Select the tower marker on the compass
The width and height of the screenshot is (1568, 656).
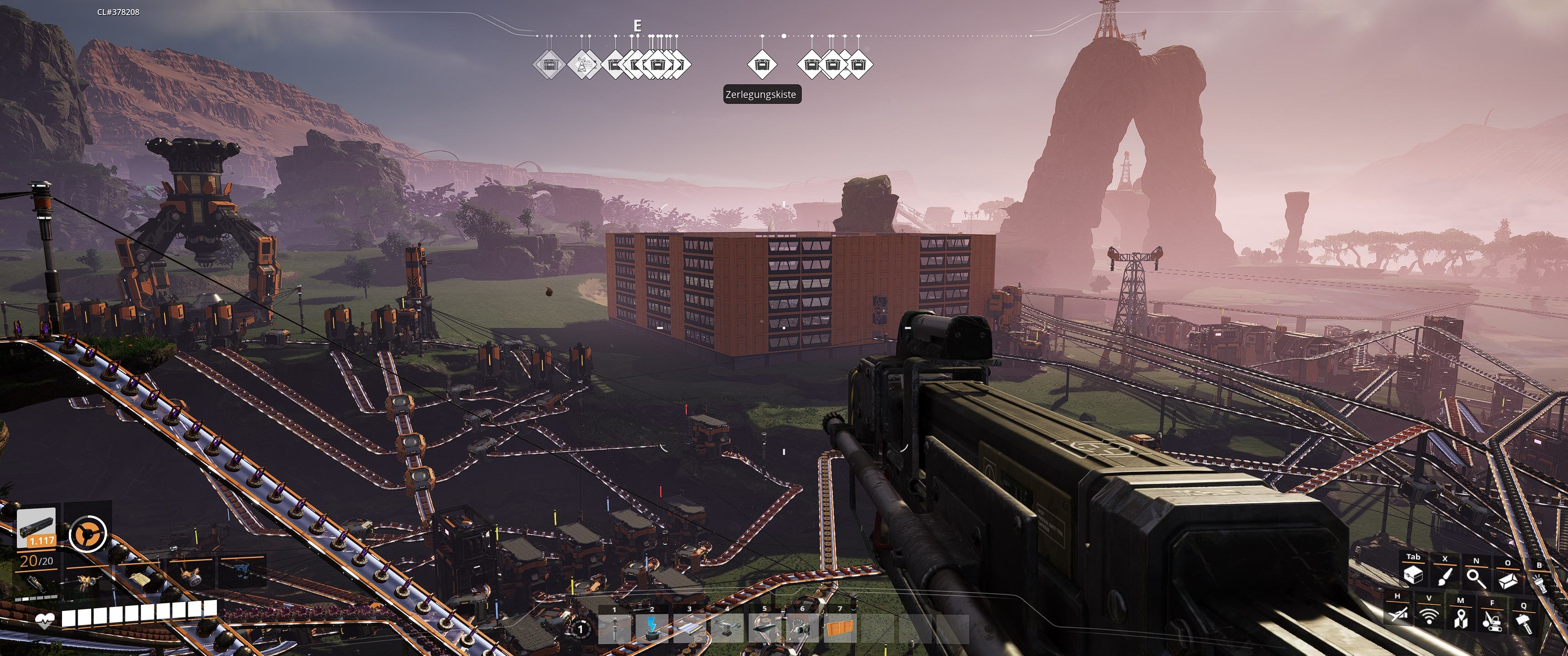coord(583,64)
